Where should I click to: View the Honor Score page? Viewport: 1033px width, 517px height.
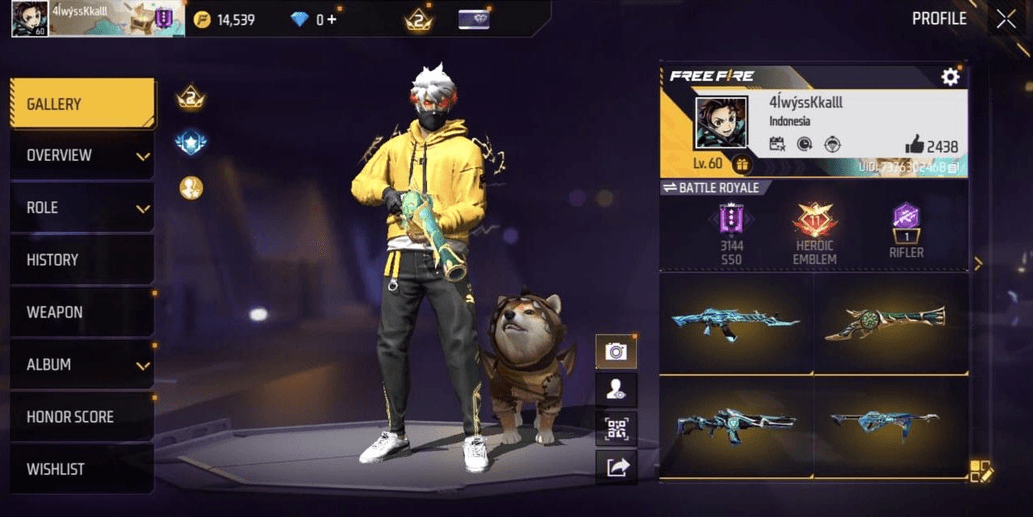(x=82, y=417)
